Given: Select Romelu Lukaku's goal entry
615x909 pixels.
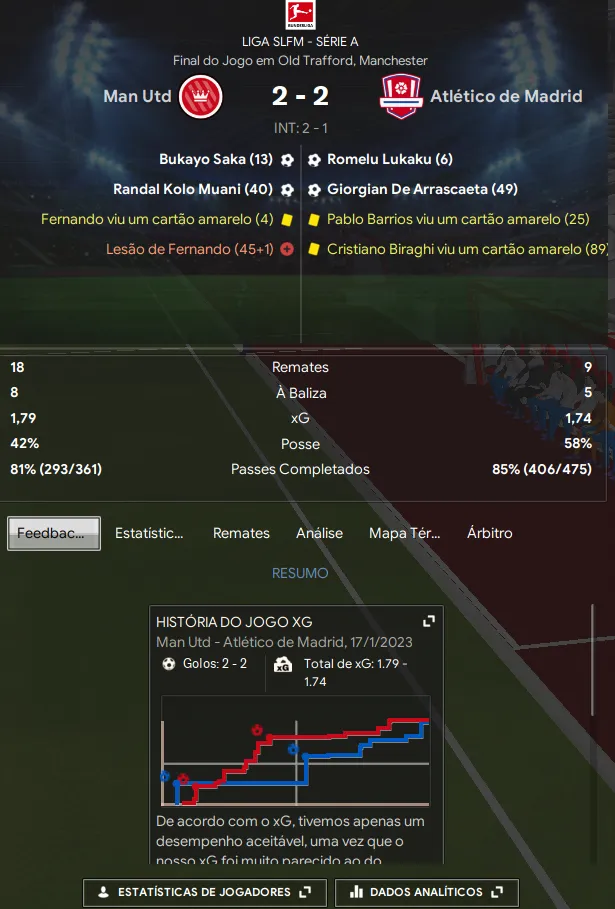Looking at the screenshot, I should click(x=390, y=159).
